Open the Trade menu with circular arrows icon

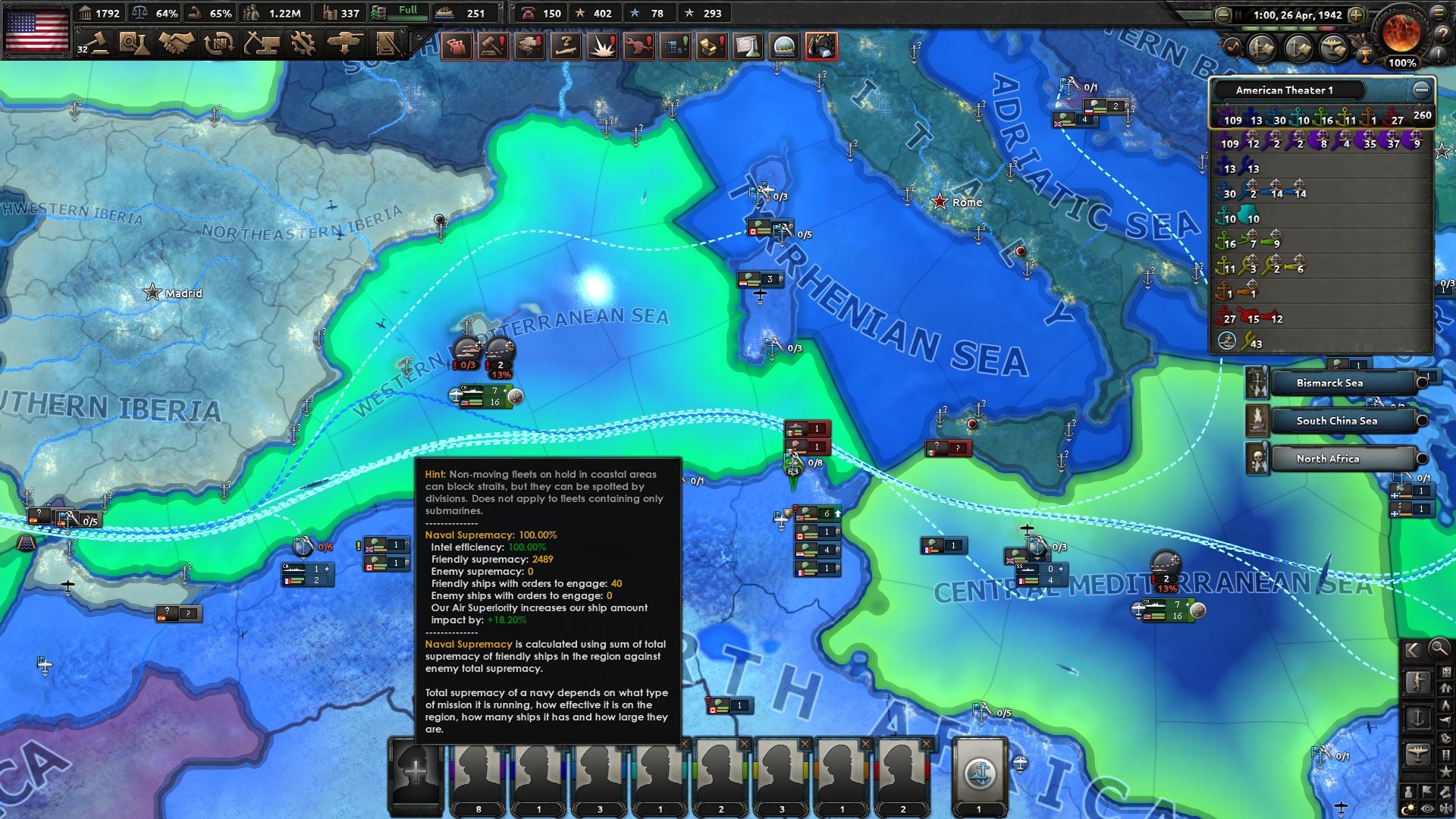(218, 43)
